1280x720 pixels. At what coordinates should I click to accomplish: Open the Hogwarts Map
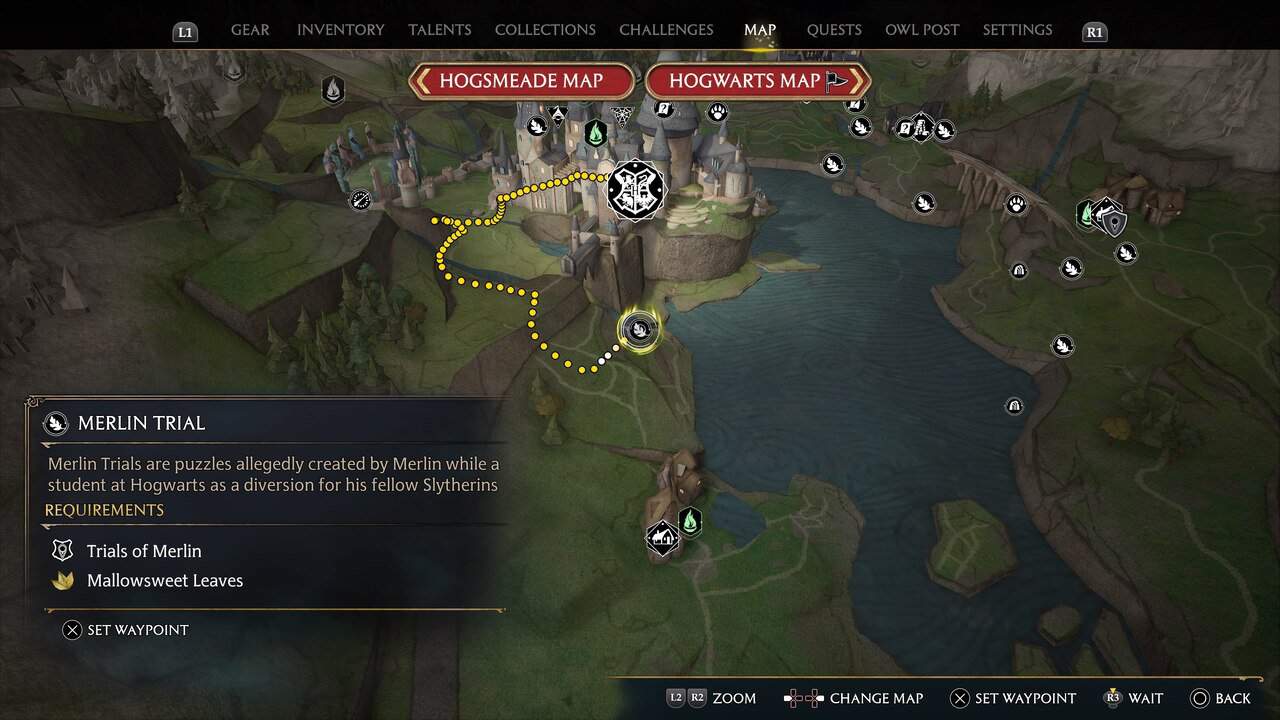757,81
